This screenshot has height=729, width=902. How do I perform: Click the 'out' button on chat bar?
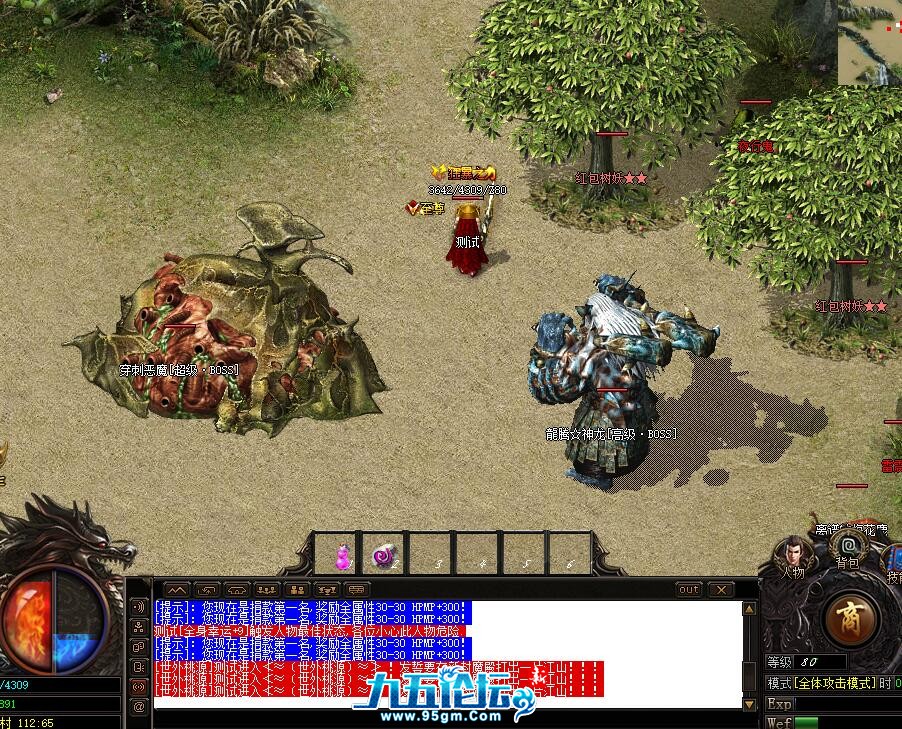pyautogui.click(x=689, y=589)
